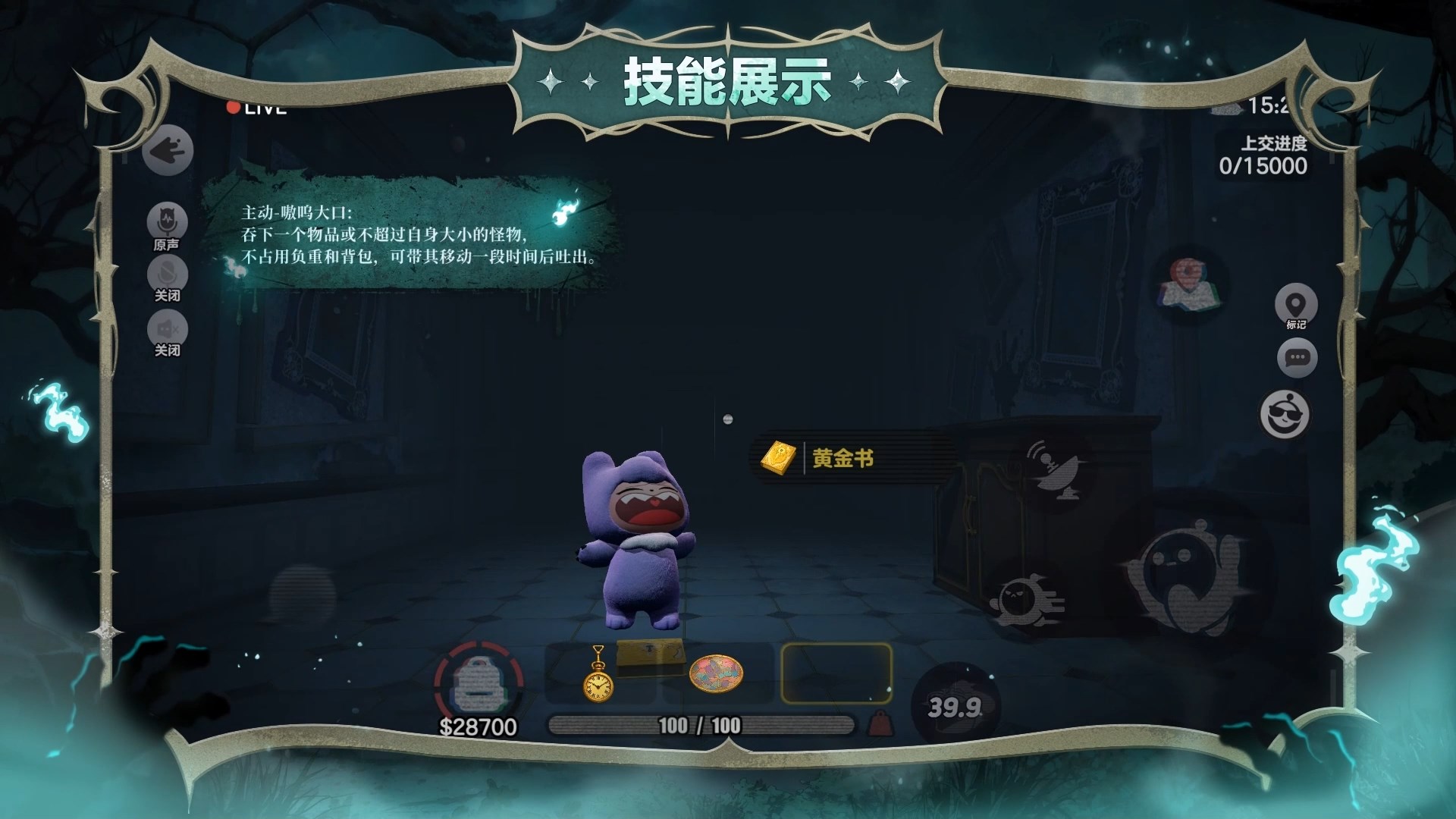Activate the 标记 location marker button
The image size is (1456, 819).
[1296, 305]
